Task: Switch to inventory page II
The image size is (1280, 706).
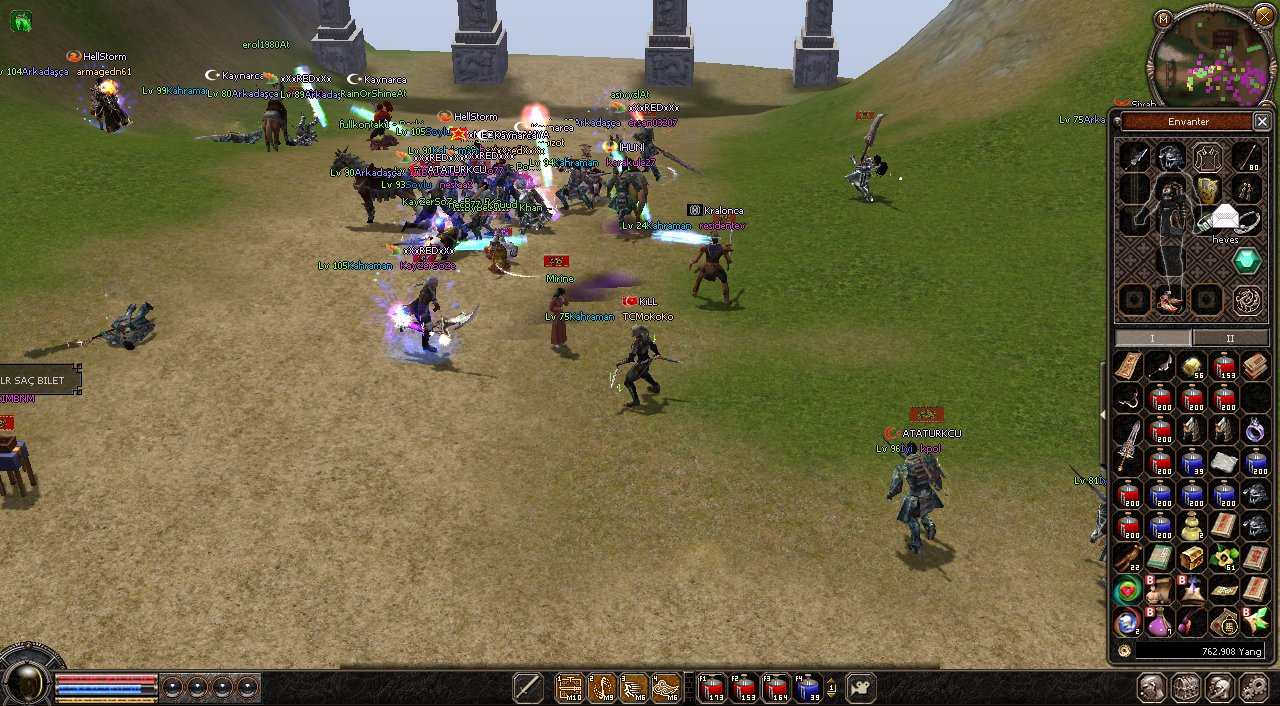Action: 1230,338
